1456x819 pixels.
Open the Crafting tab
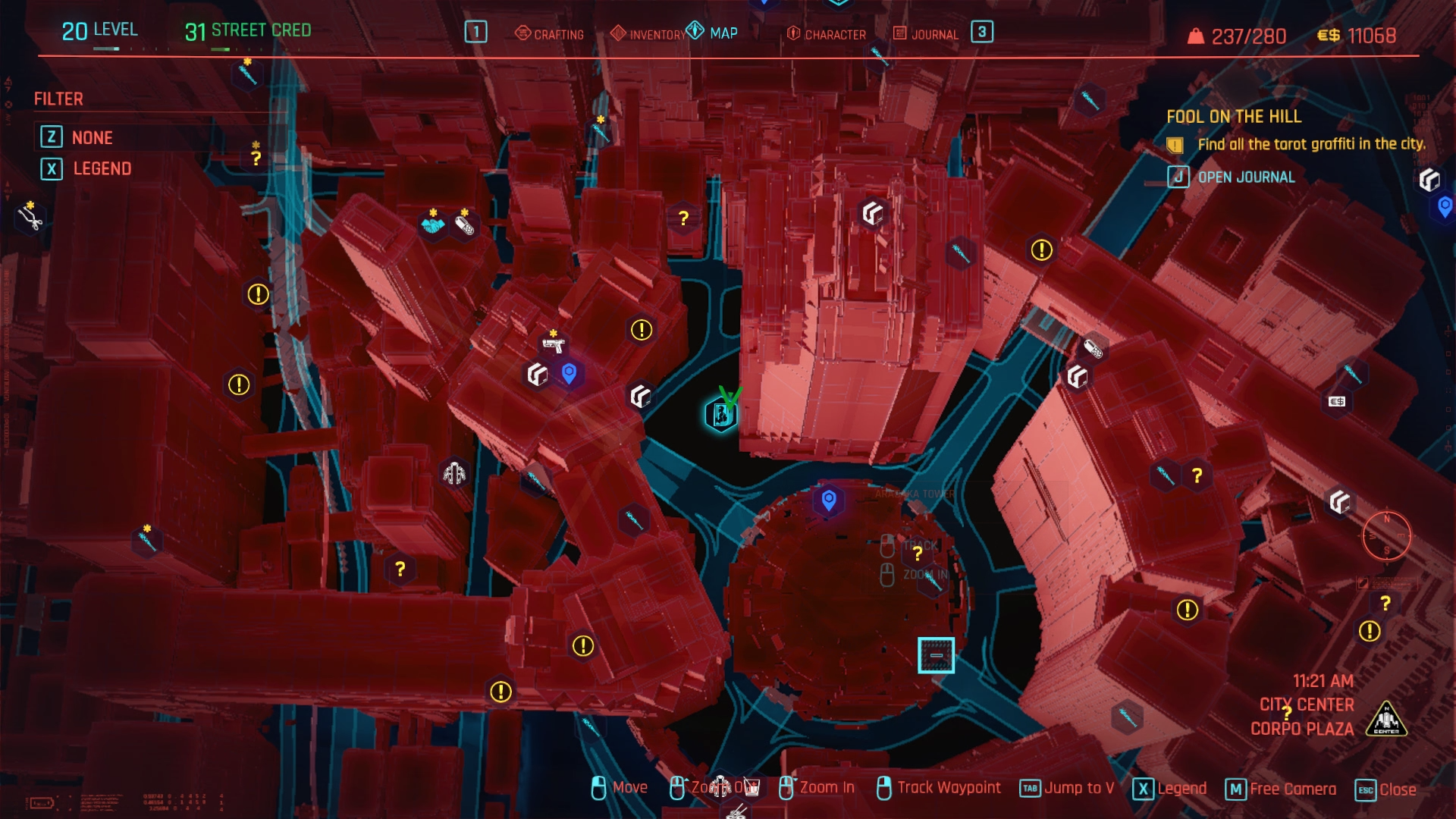(550, 34)
